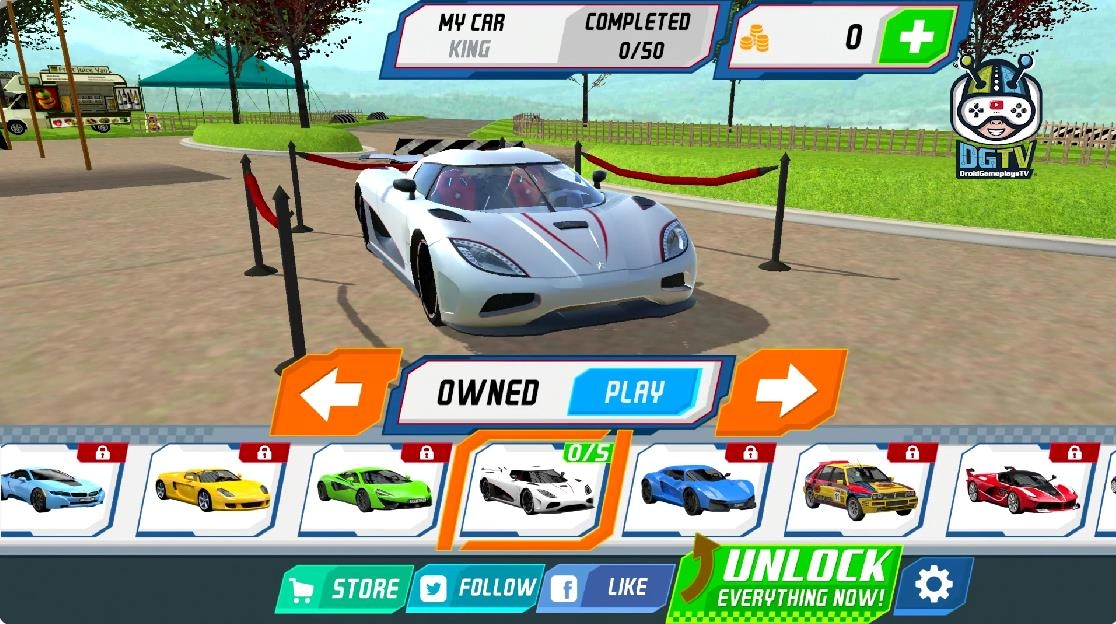
Task: Go to the next car with right arrow
Action: pos(783,393)
